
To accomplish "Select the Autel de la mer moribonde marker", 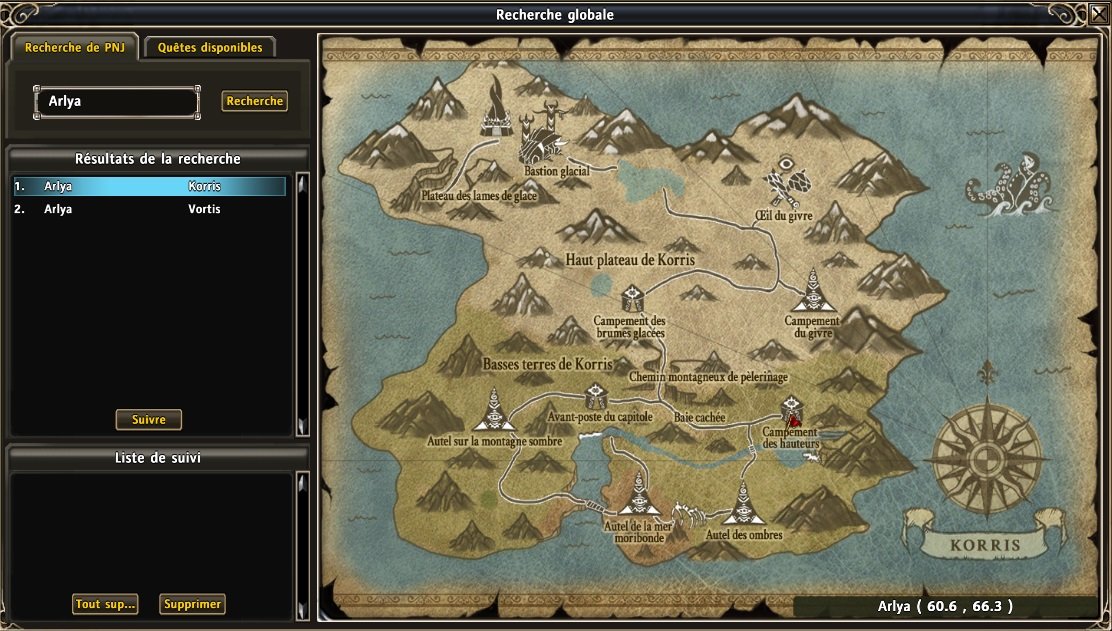I will pos(640,496).
